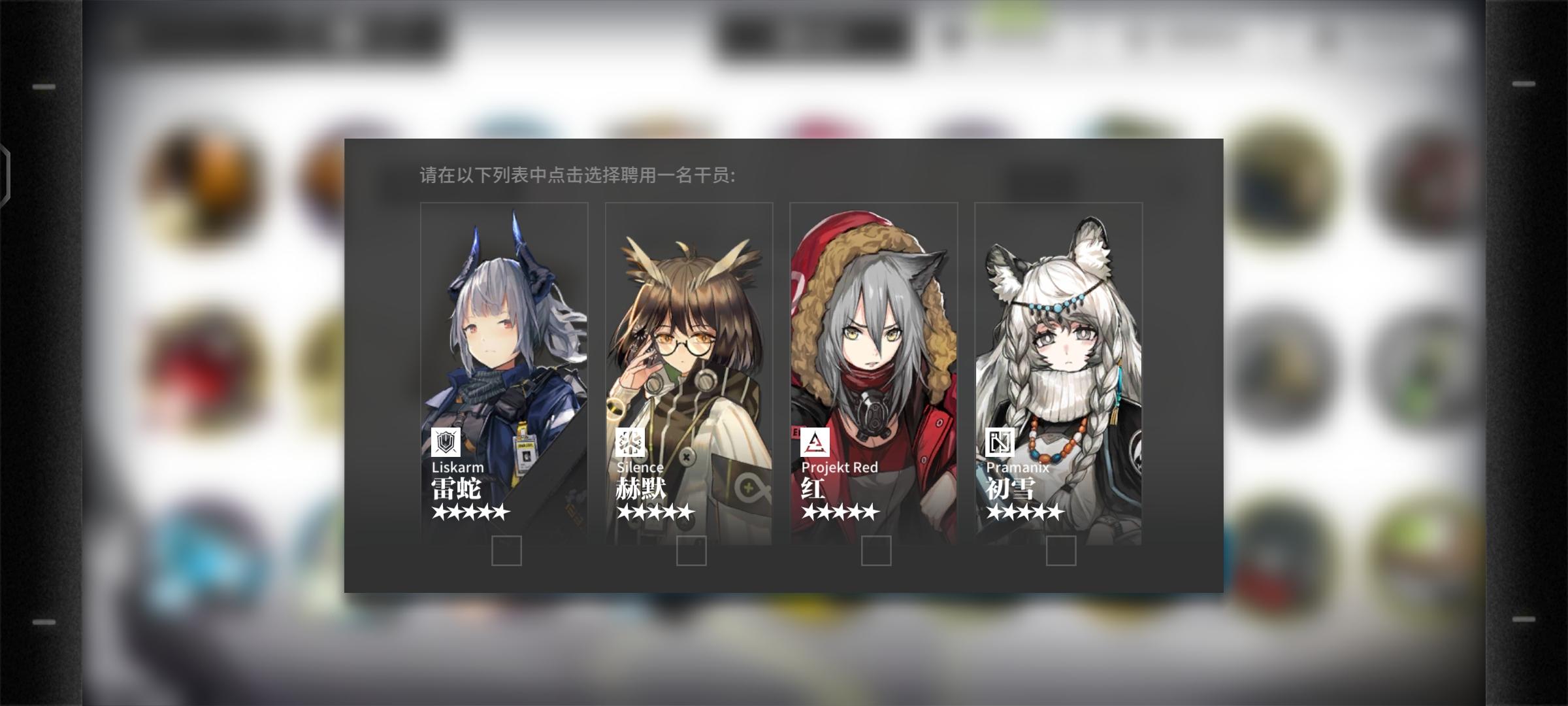Click the five-star rating under 初雪
Viewport: 1568px width, 706px height.
pos(1023,514)
